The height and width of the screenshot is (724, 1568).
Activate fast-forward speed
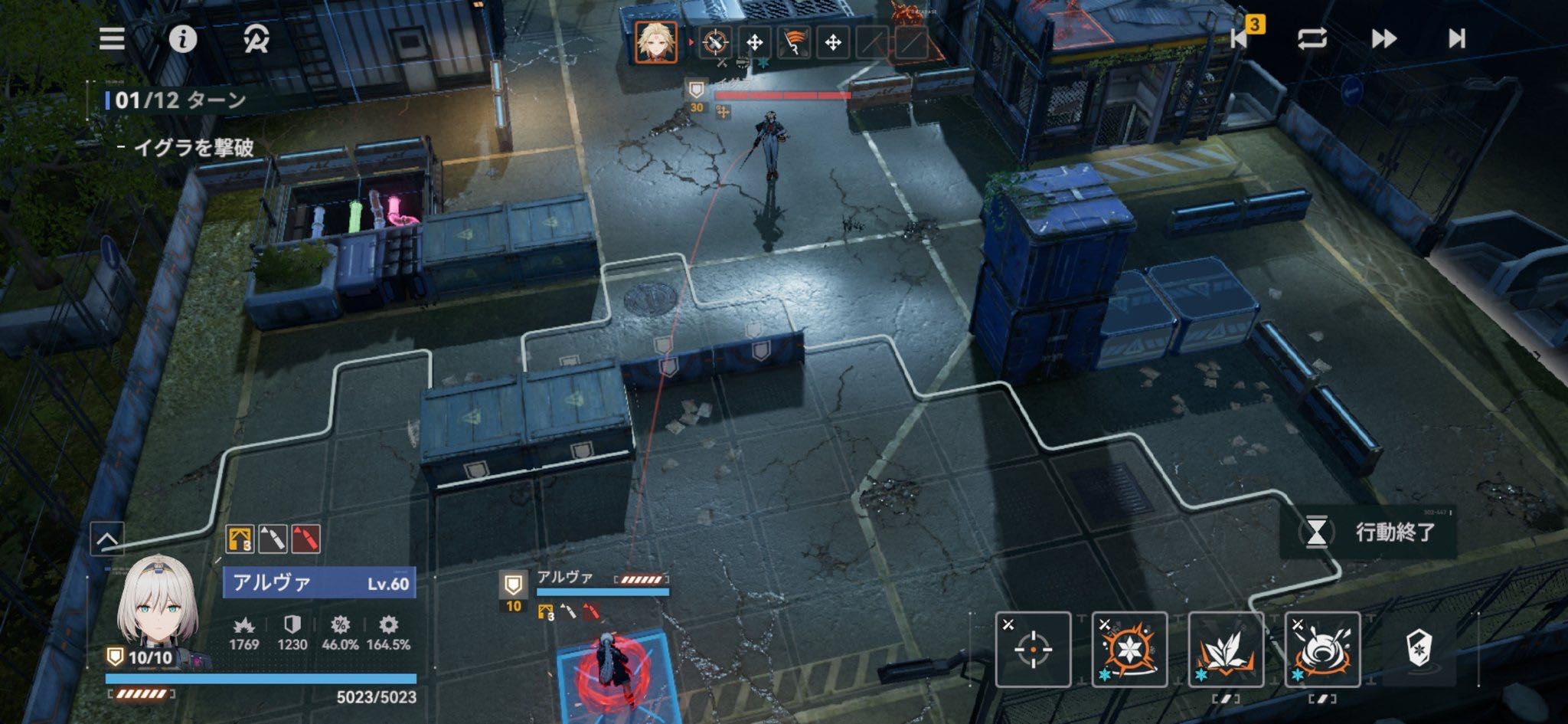1383,38
